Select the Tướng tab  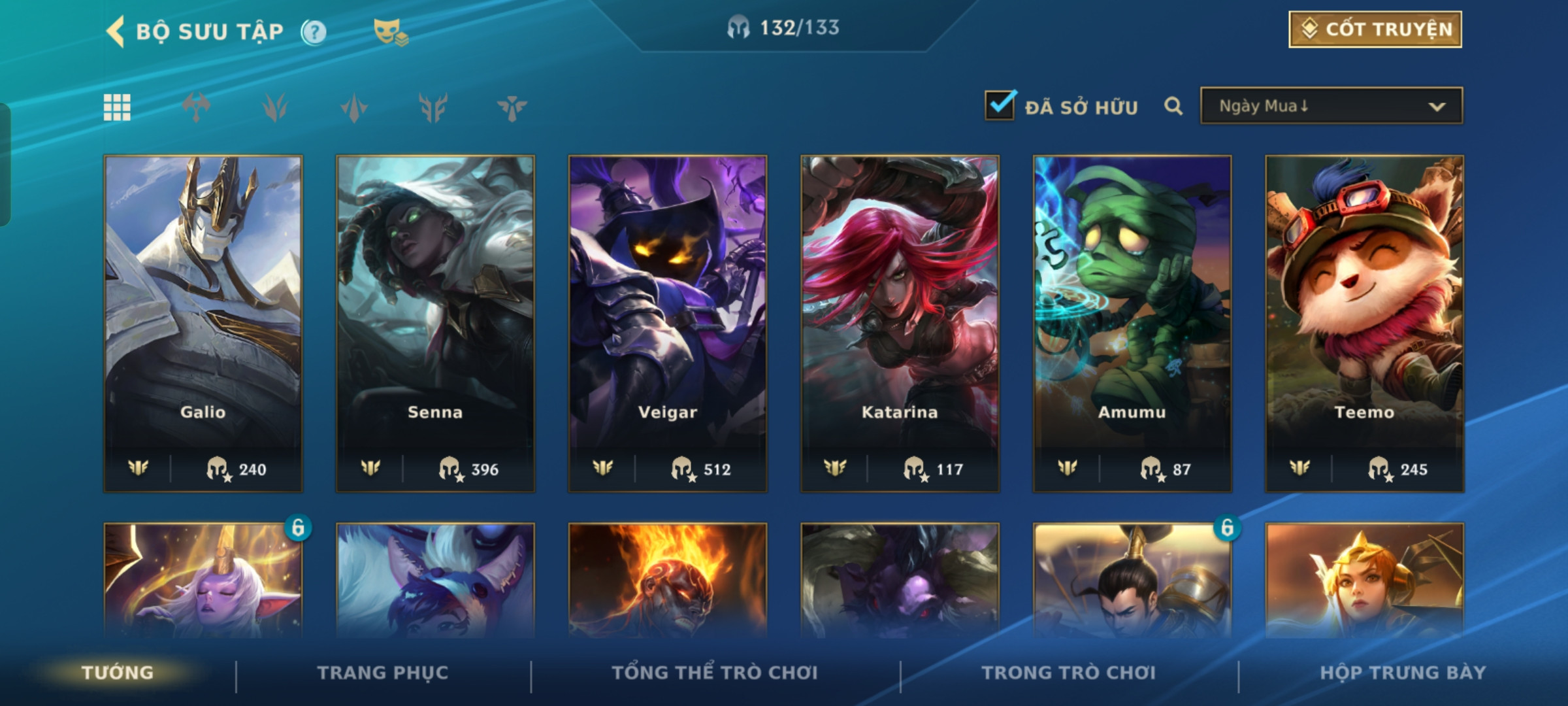point(118,673)
